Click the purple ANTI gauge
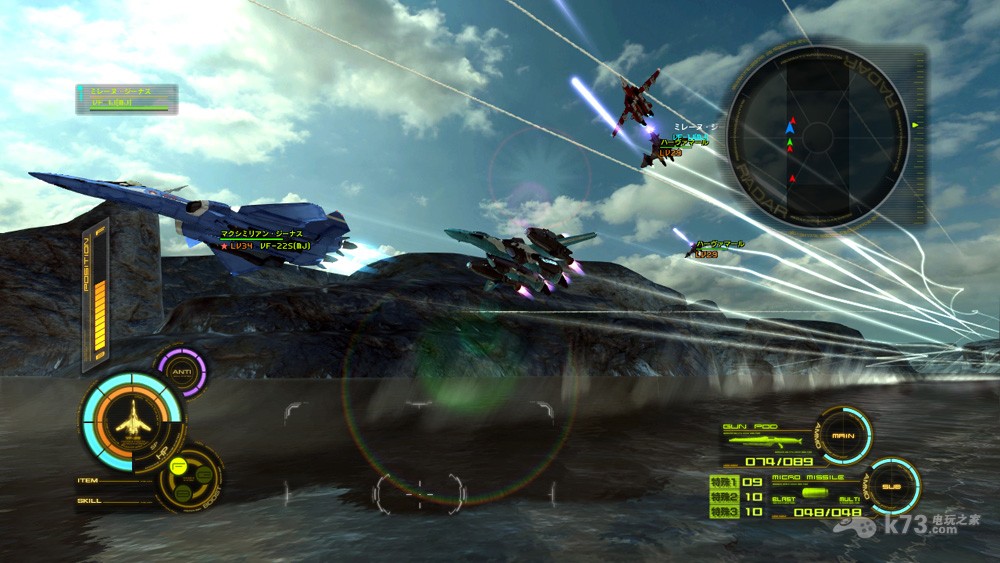Screen dimensions: 1000x563 (x=181, y=372)
